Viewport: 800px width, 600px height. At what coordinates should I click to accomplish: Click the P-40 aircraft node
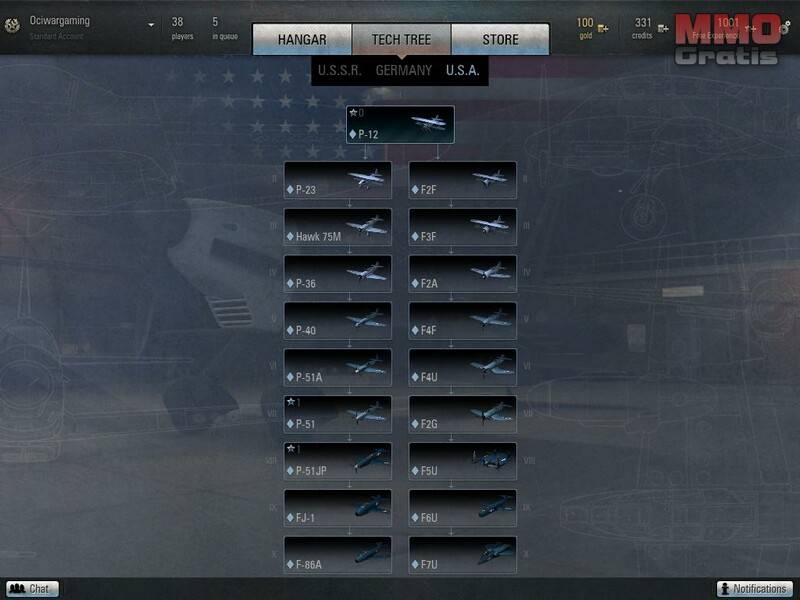click(338, 322)
